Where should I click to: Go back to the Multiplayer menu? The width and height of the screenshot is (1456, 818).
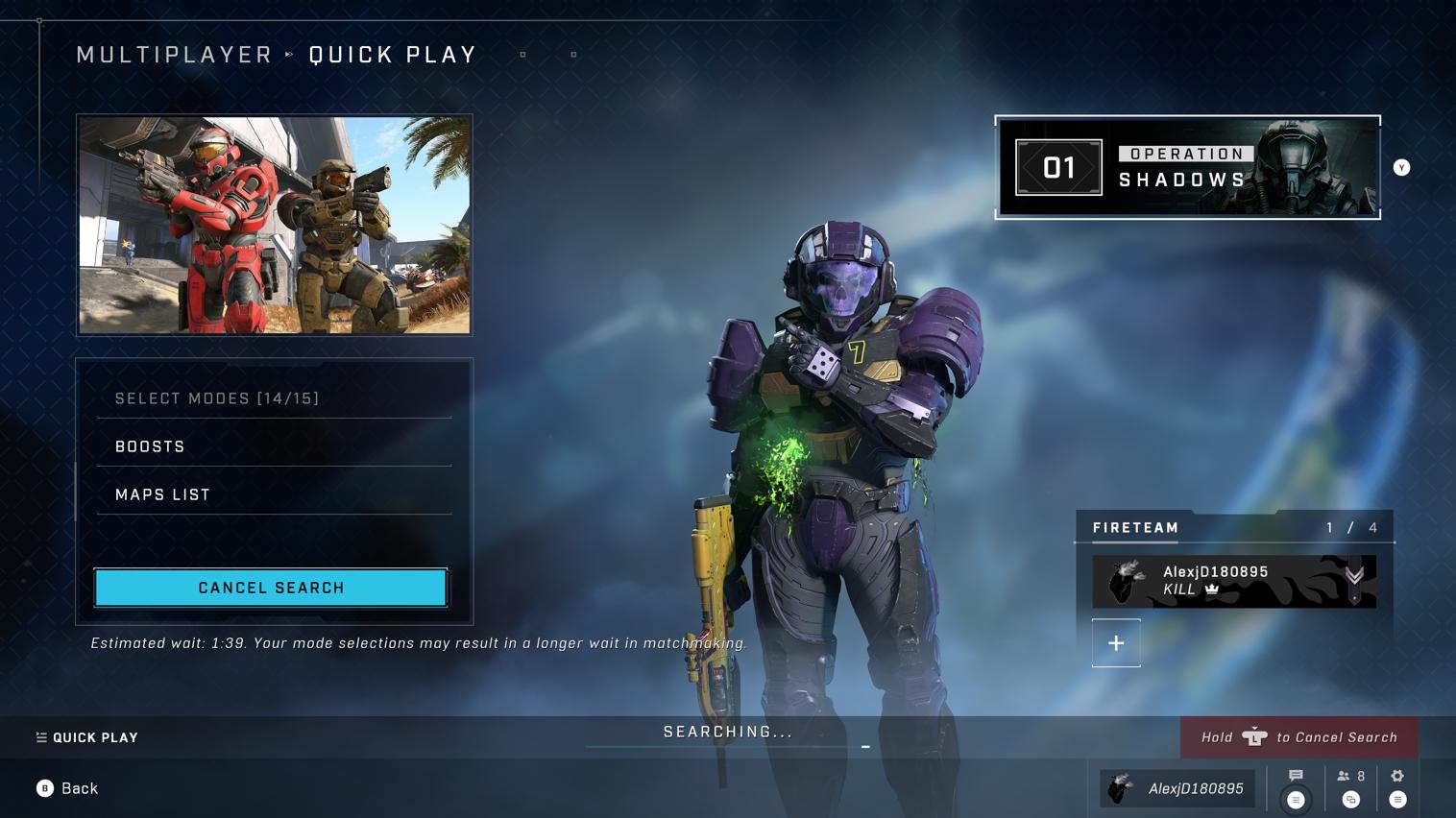coord(67,788)
